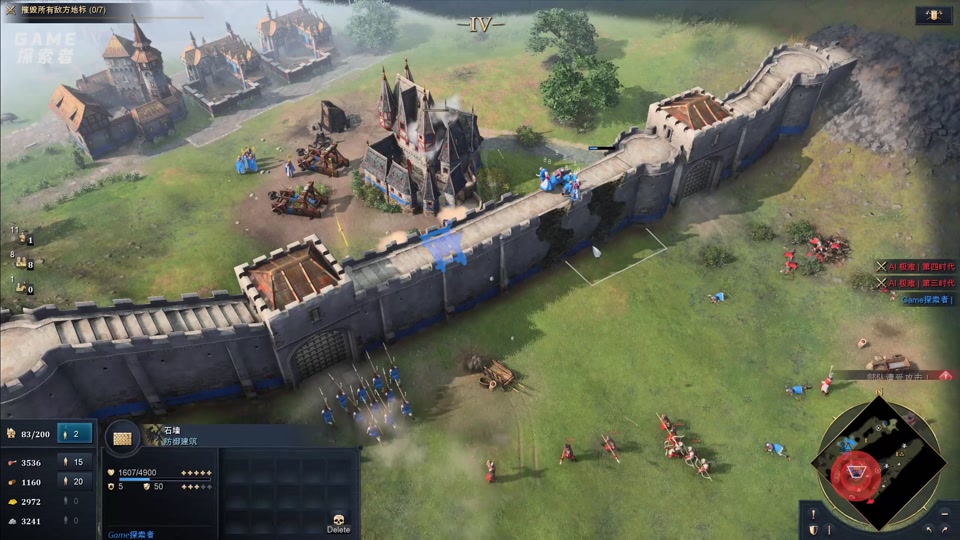Click the shield icon beside the minimap

pos(813,528)
